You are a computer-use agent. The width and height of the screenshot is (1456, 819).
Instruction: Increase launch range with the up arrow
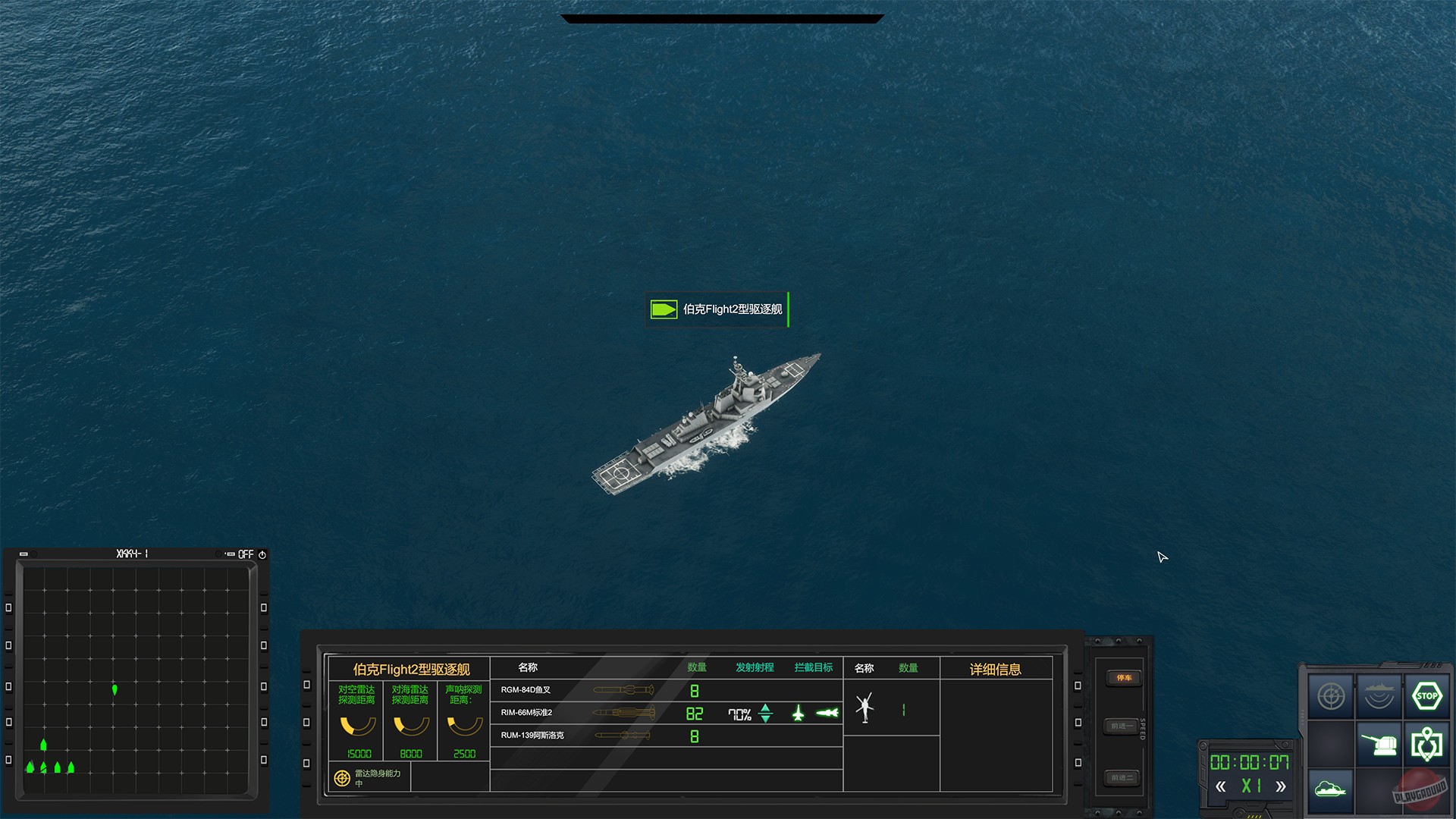[765, 708]
